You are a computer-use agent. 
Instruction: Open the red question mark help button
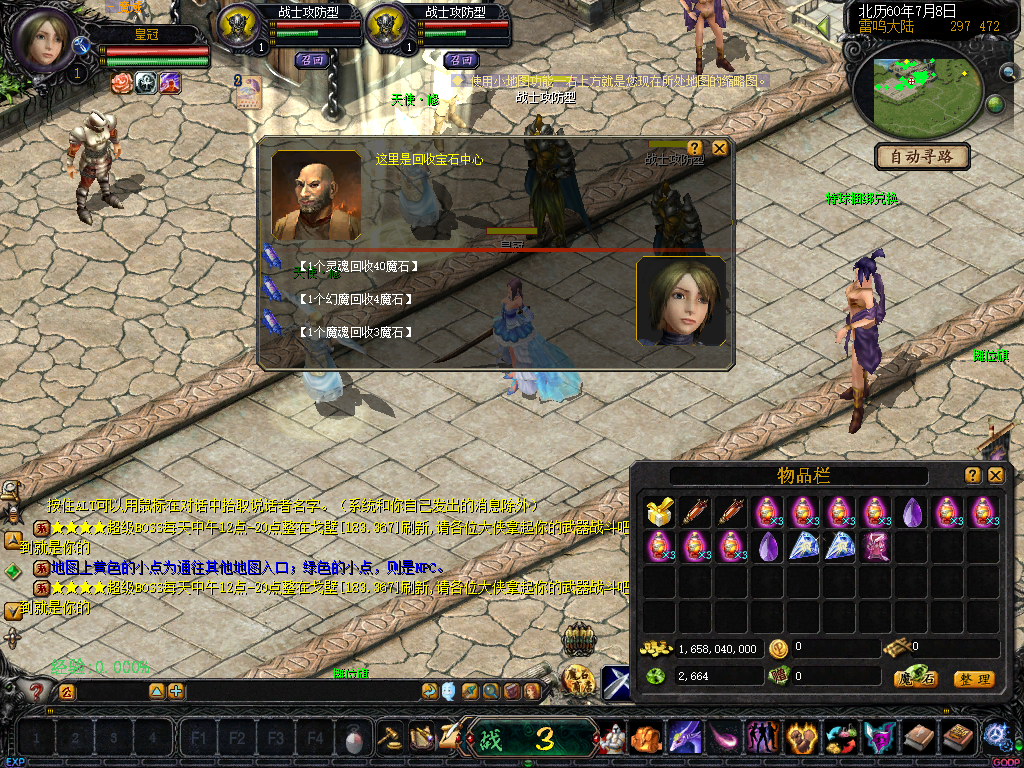[x=38, y=690]
